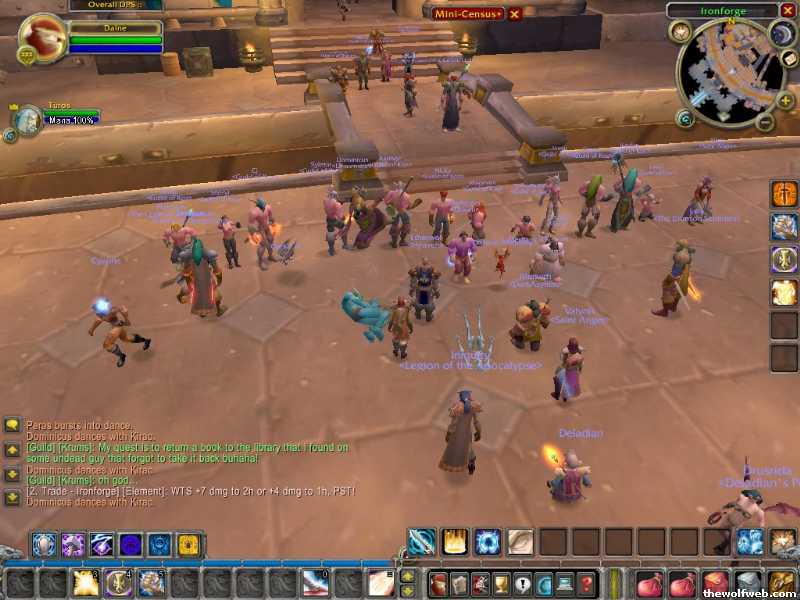The width and height of the screenshot is (800, 600).
Task: Activate the orange sword icon on right bar
Action: pos(784,194)
